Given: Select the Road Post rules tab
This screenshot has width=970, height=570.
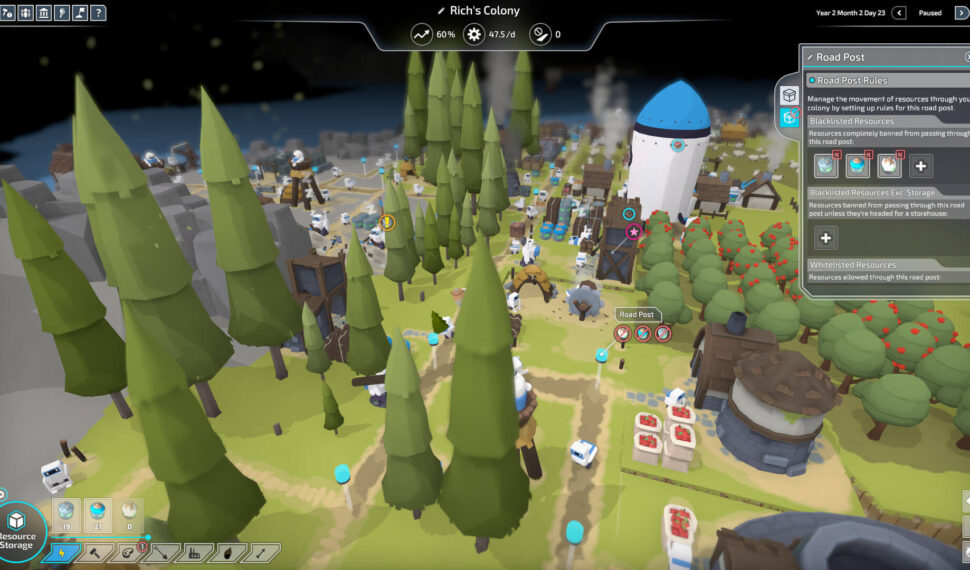Looking at the screenshot, I should (790, 118).
